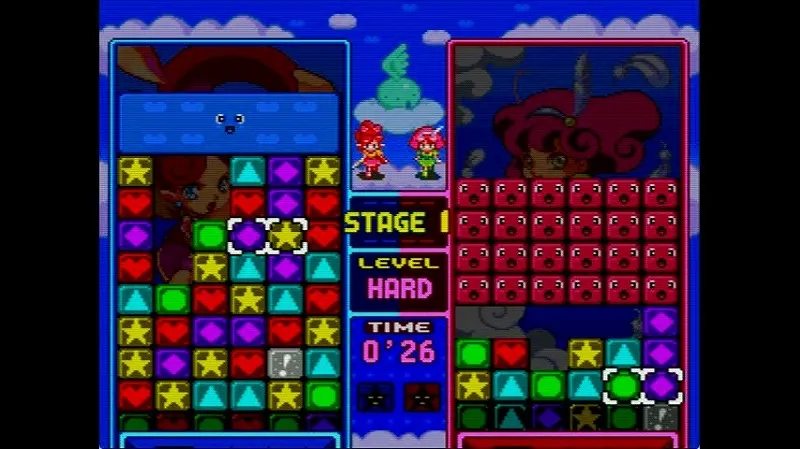The width and height of the screenshot is (800, 449).
Task: Click the blue garbage block with a face
Action: (x=229, y=123)
